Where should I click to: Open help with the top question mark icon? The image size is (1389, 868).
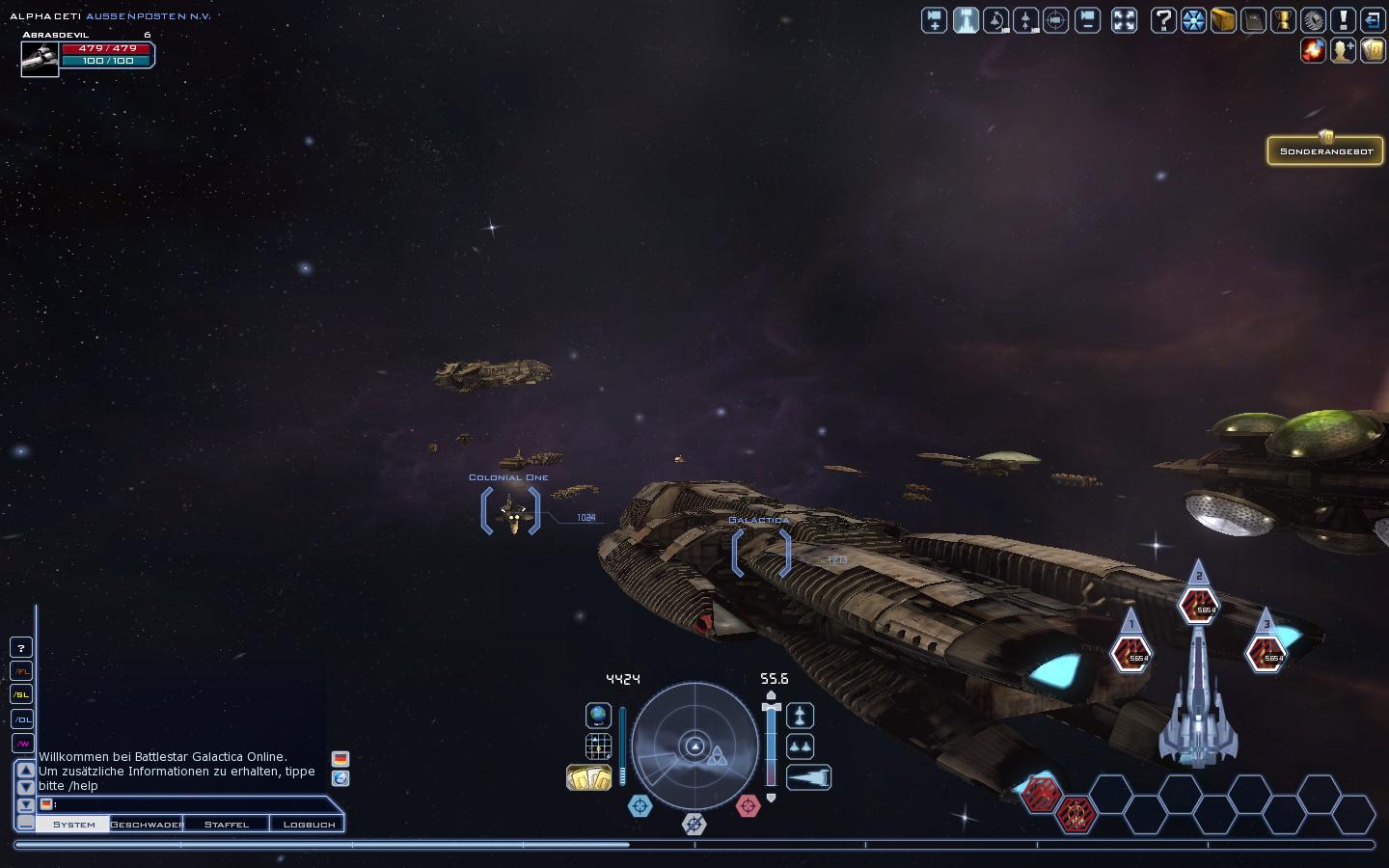tap(1164, 20)
